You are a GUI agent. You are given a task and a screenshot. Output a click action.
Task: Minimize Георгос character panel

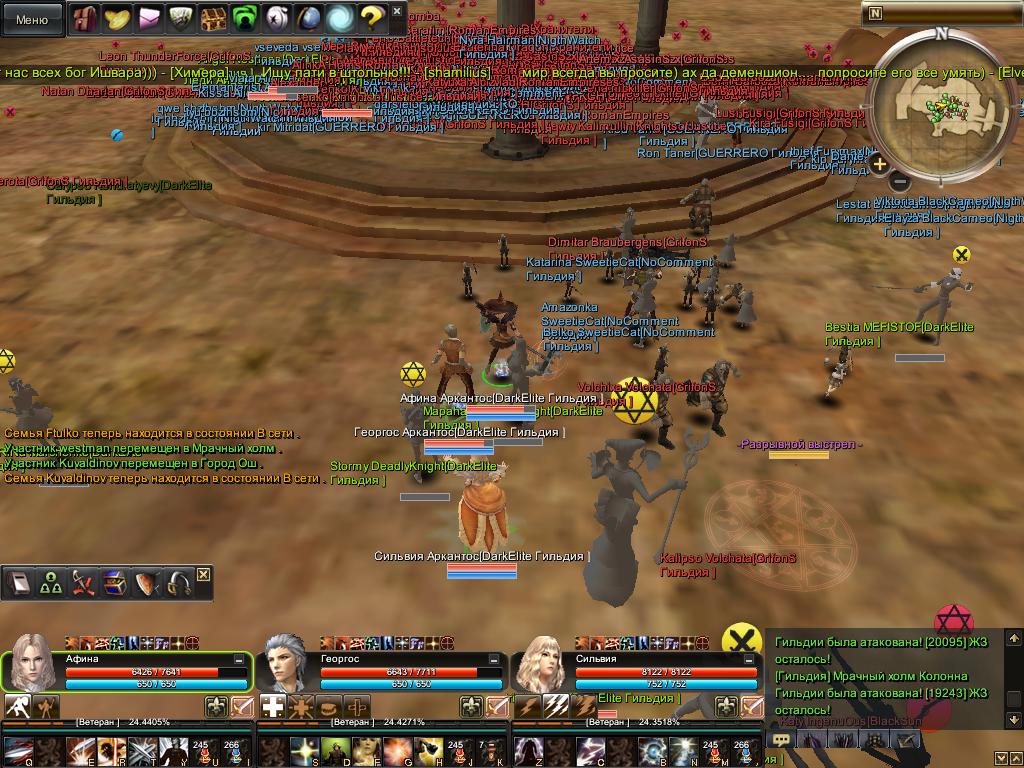tap(495, 660)
